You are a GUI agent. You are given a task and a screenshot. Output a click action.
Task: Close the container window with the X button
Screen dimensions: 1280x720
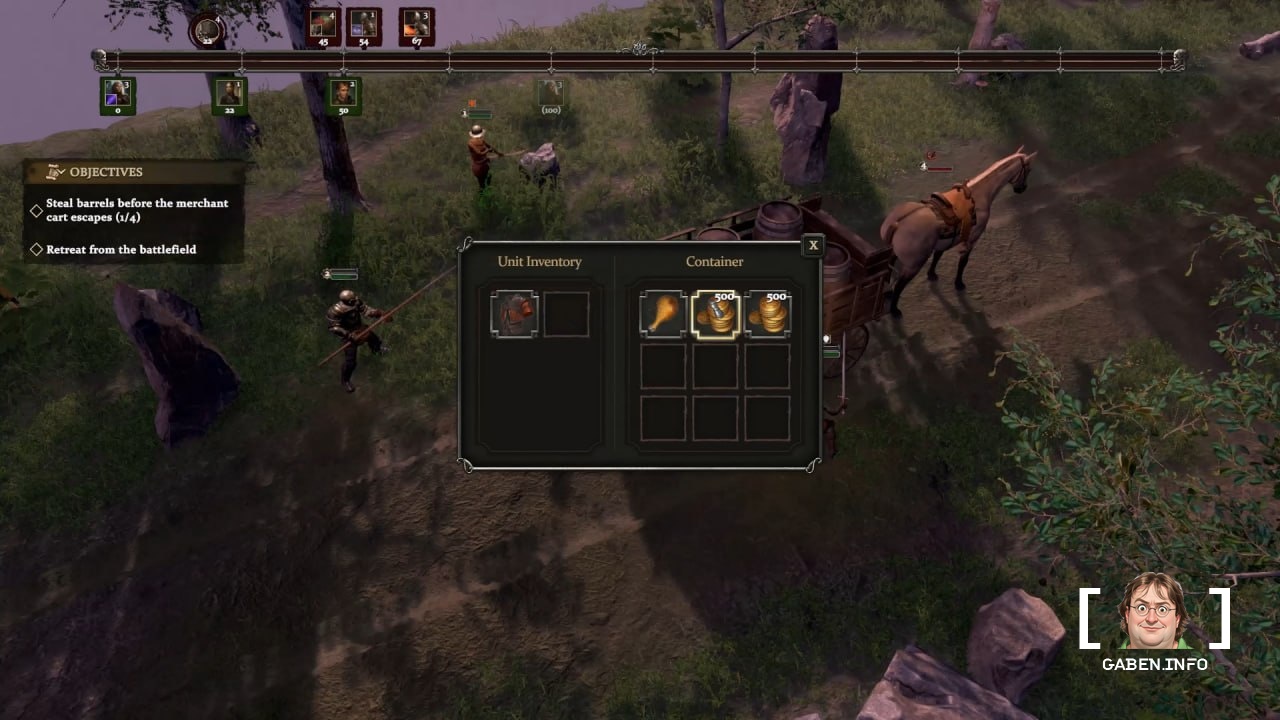tap(813, 245)
